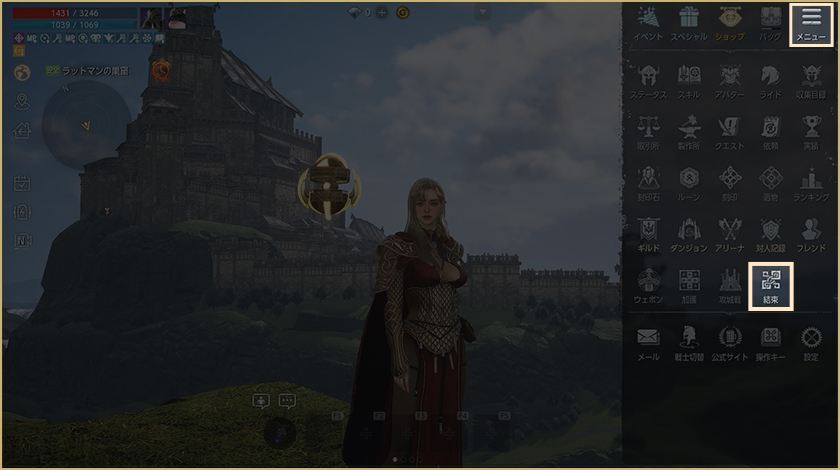This screenshot has width=840, height=470.
Task: Click the circular minimap
Action: click(x=86, y=125)
